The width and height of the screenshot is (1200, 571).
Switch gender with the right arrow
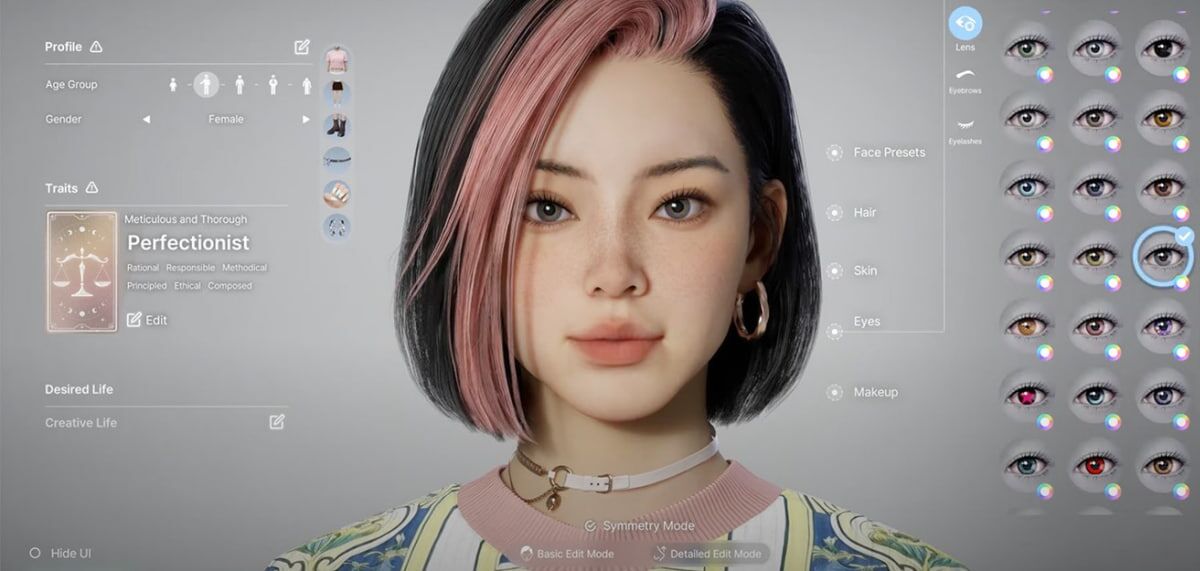(306, 119)
